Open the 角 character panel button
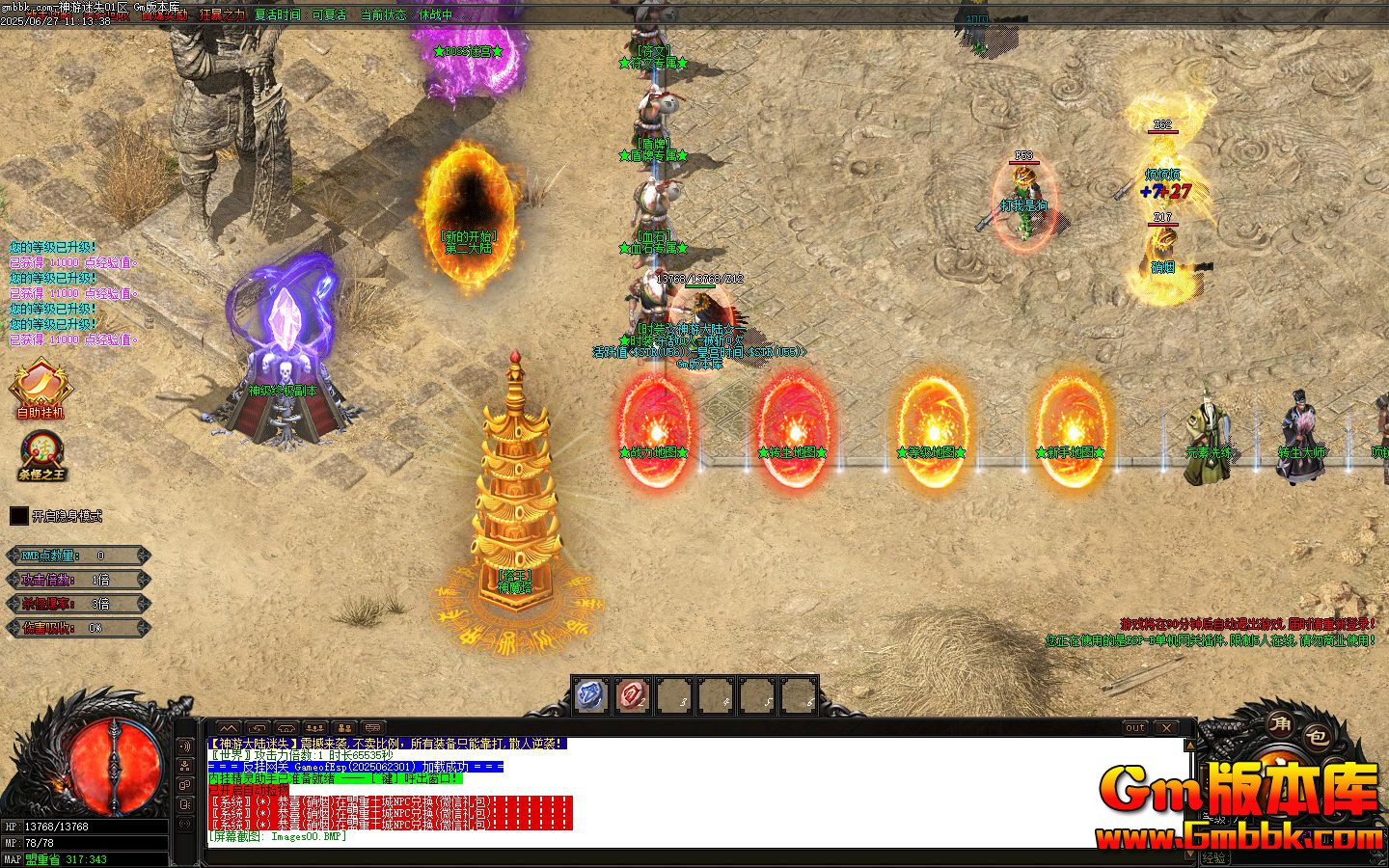 click(x=1279, y=725)
